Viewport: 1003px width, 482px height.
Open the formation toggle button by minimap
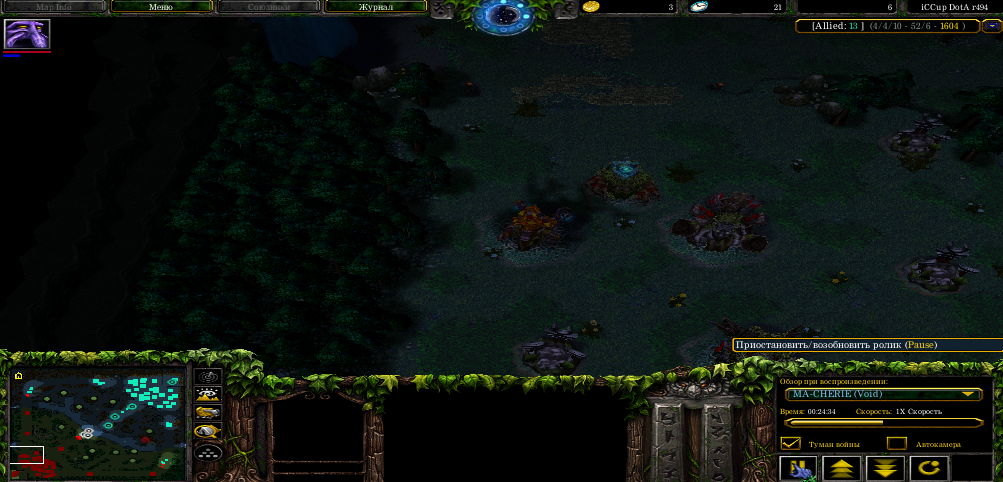click(208, 451)
